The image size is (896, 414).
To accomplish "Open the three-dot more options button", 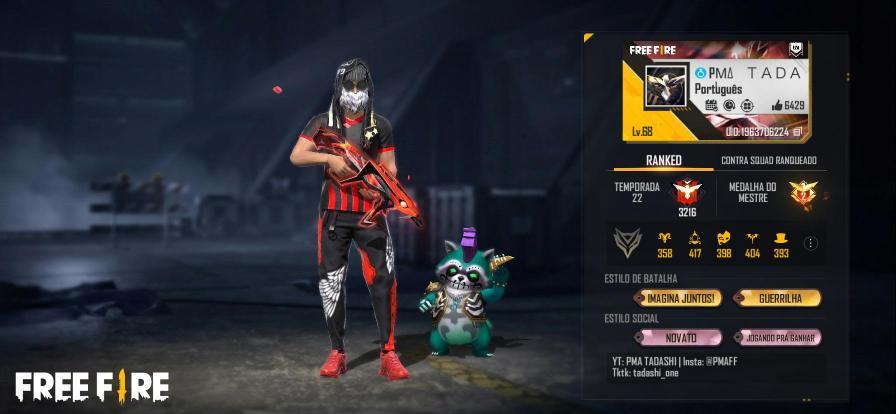I will [810, 243].
